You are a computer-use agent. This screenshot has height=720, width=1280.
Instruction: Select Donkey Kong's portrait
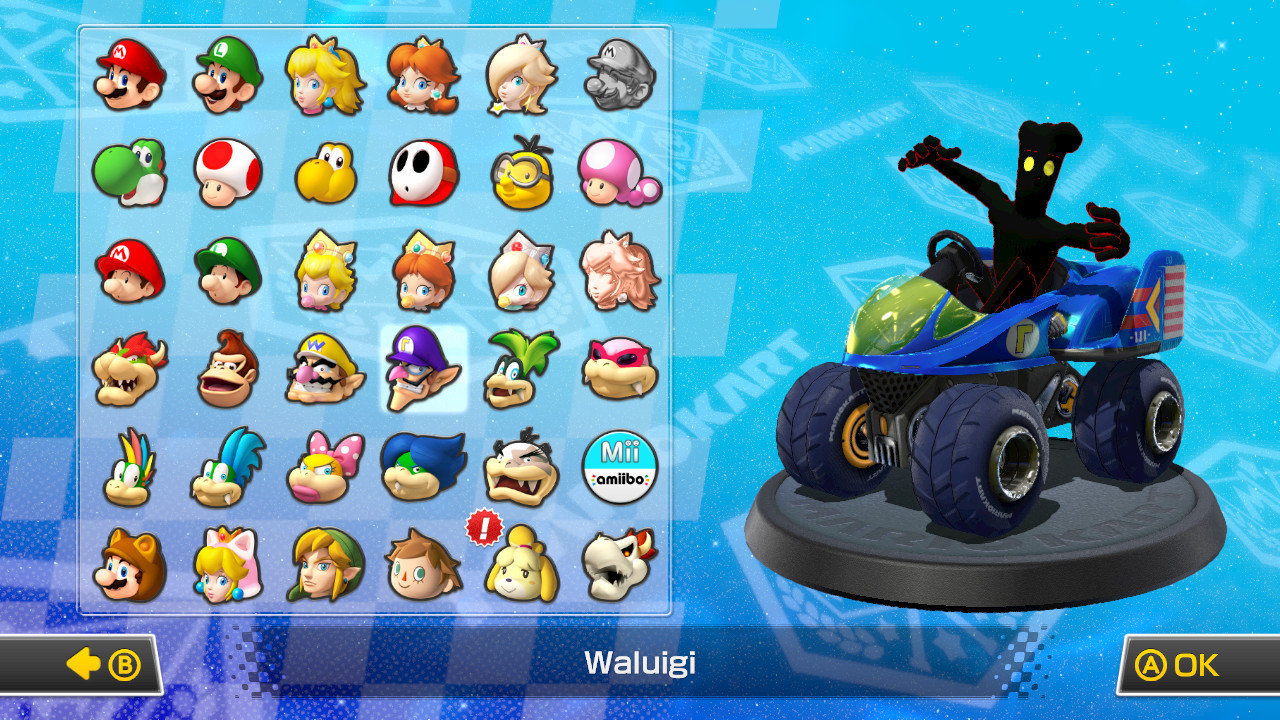[x=226, y=368]
